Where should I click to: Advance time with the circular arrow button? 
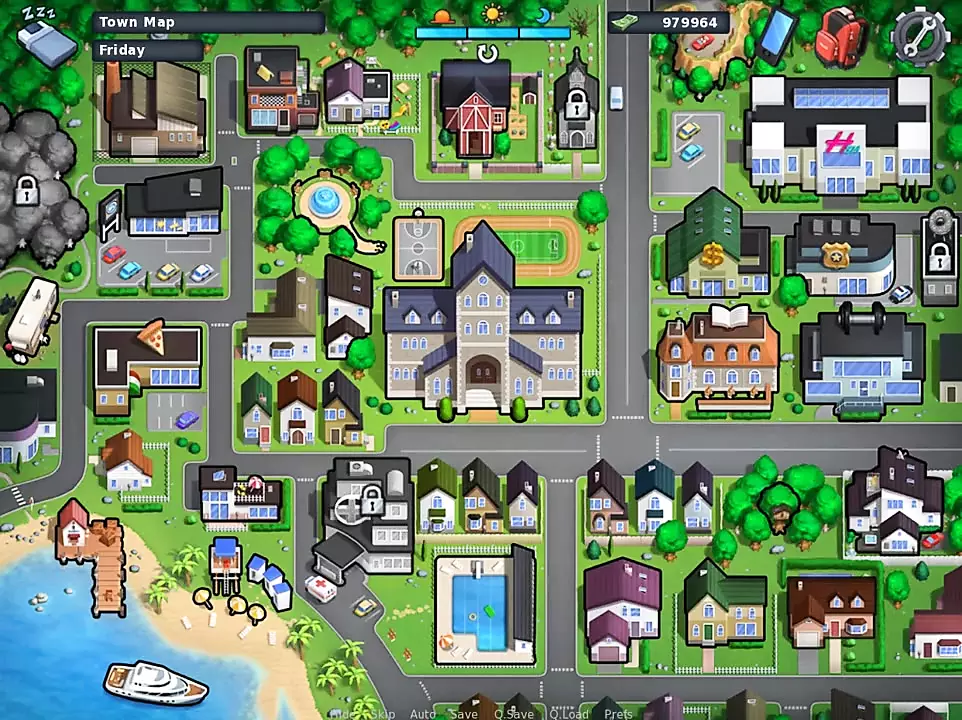[x=487, y=53]
